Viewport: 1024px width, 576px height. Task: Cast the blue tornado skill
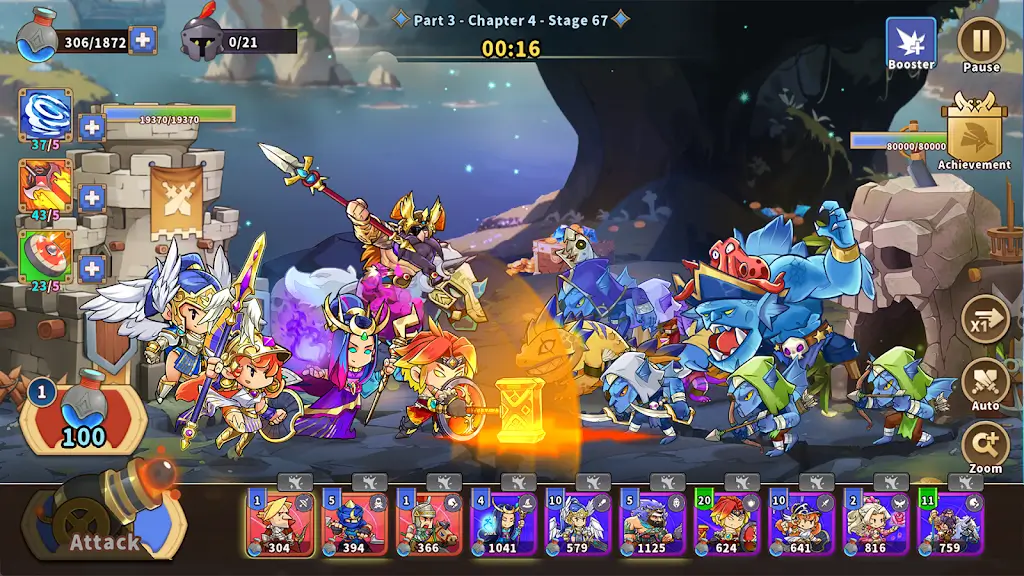click(x=46, y=113)
